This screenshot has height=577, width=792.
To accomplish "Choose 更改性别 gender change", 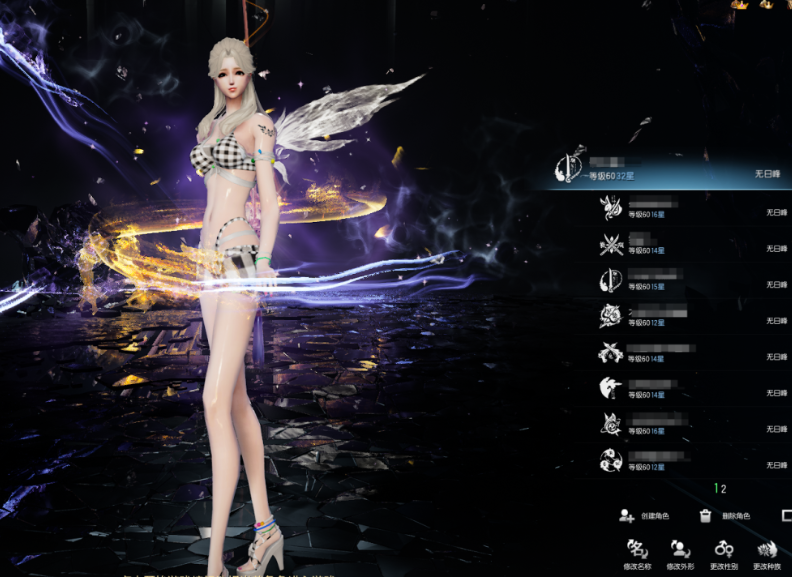I will coord(723,552).
